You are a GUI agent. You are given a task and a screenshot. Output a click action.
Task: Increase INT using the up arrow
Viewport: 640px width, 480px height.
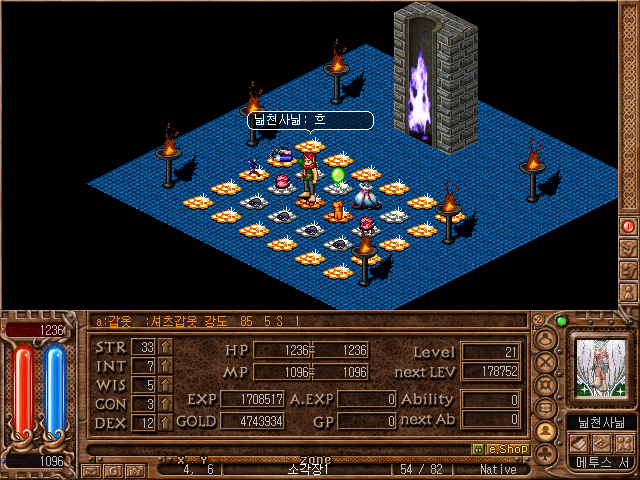tap(165, 367)
